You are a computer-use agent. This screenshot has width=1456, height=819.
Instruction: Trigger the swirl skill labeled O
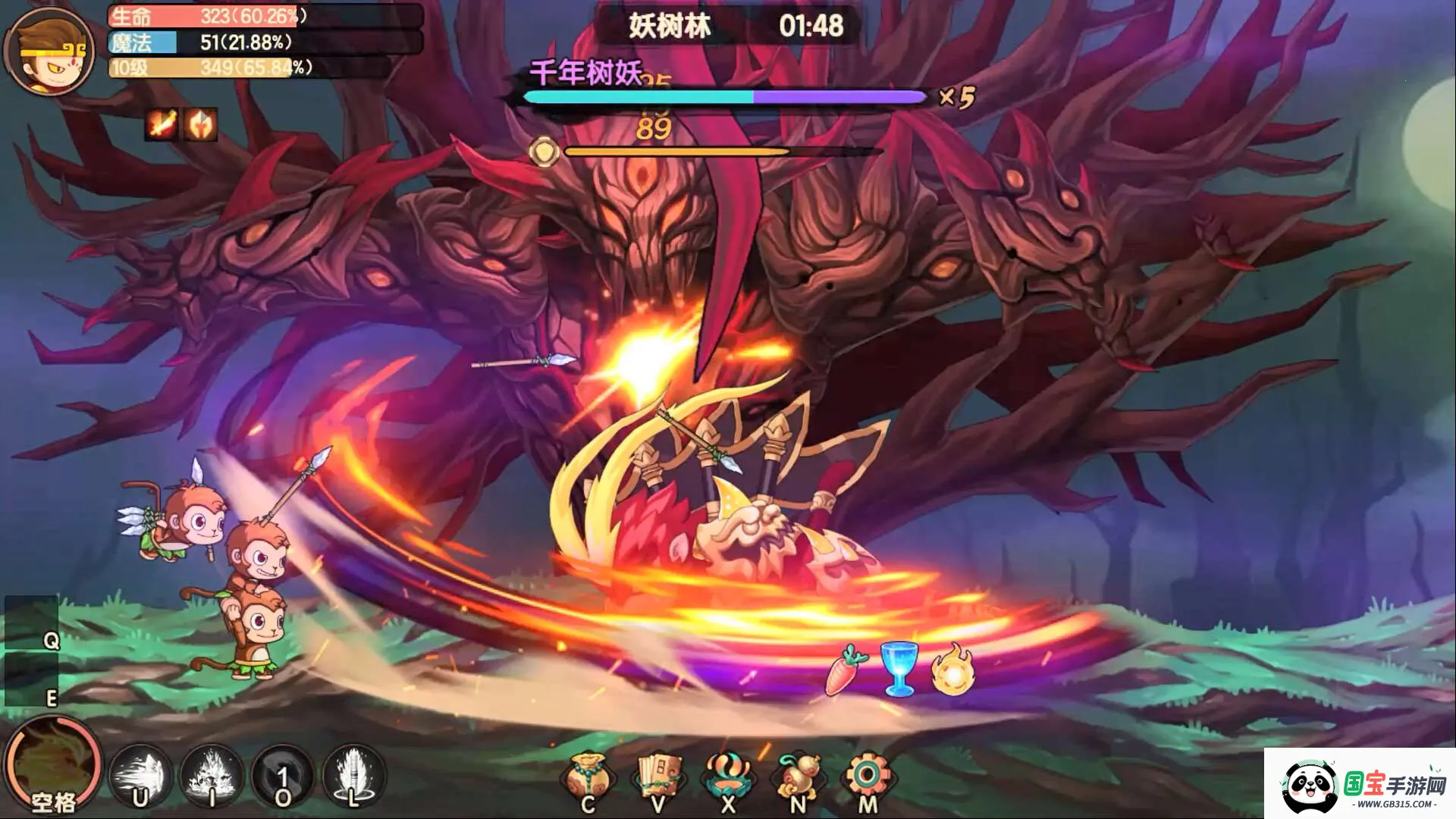(x=283, y=777)
